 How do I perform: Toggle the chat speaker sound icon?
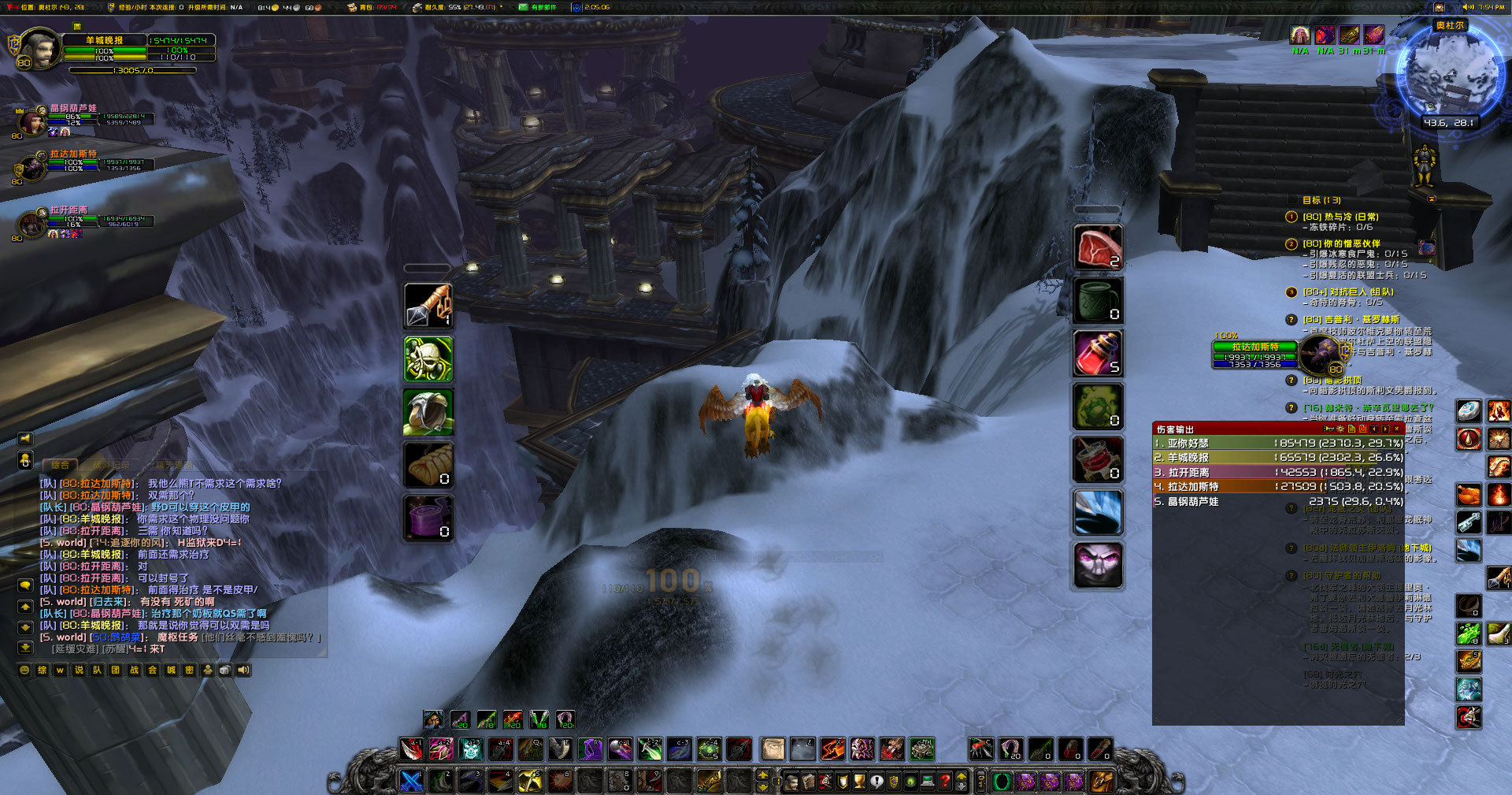coord(243,670)
